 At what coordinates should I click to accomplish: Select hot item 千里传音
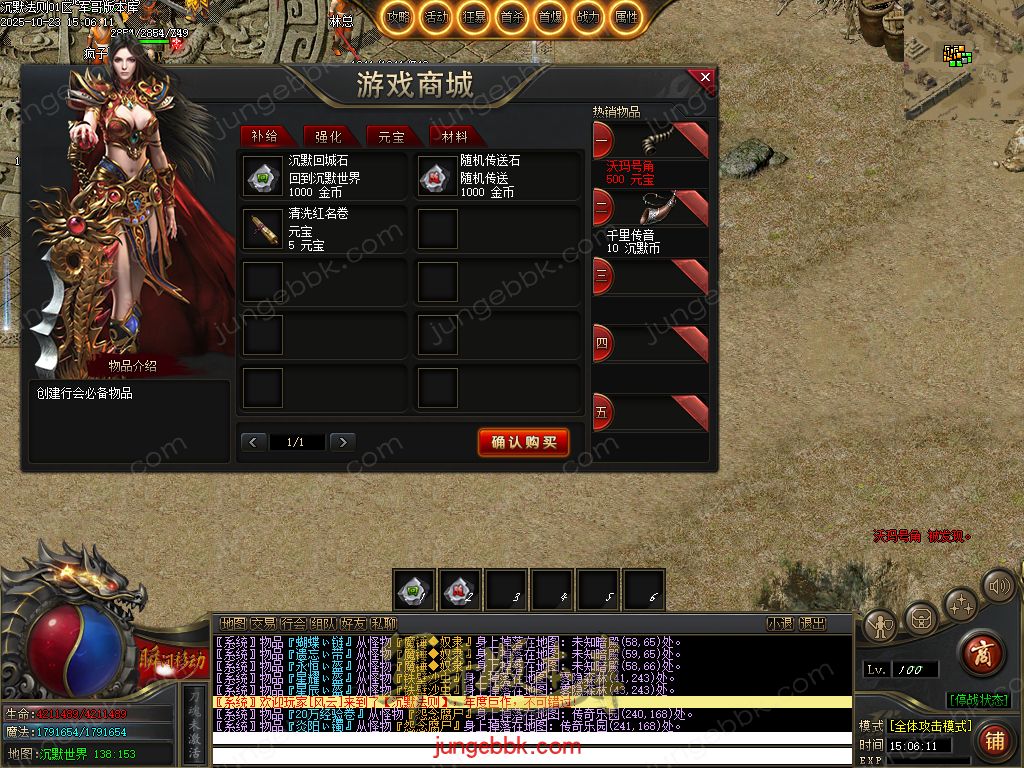point(650,222)
